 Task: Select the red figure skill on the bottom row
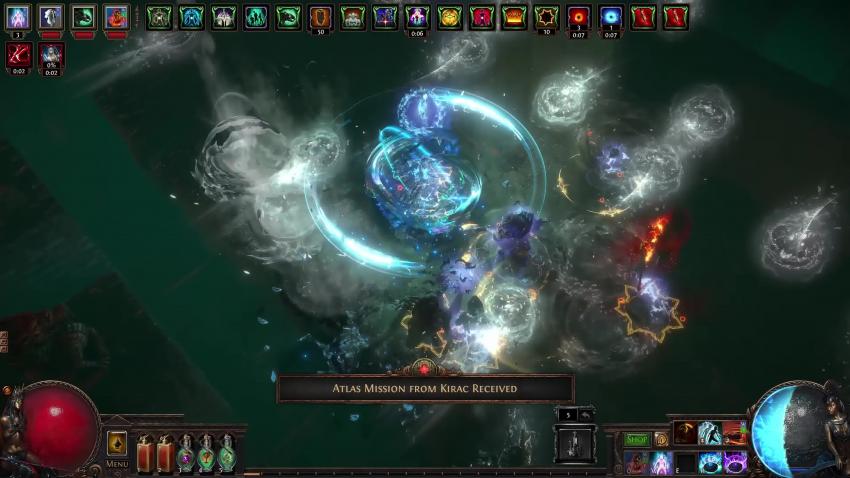click(636, 462)
